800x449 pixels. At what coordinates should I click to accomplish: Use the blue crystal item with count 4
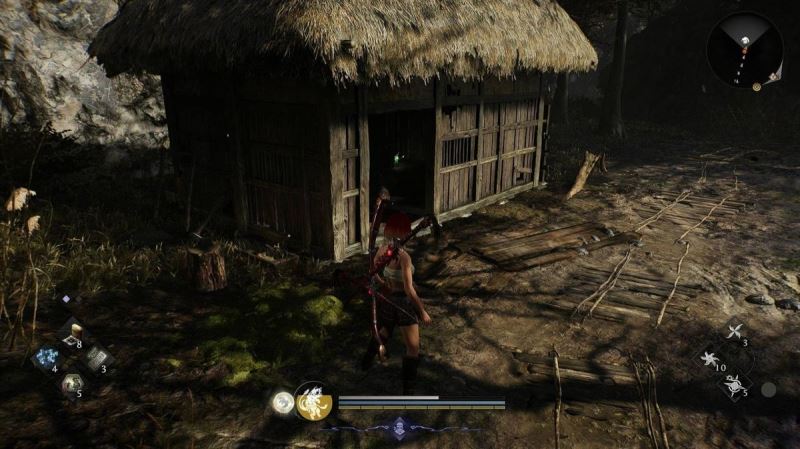coord(45,358)
